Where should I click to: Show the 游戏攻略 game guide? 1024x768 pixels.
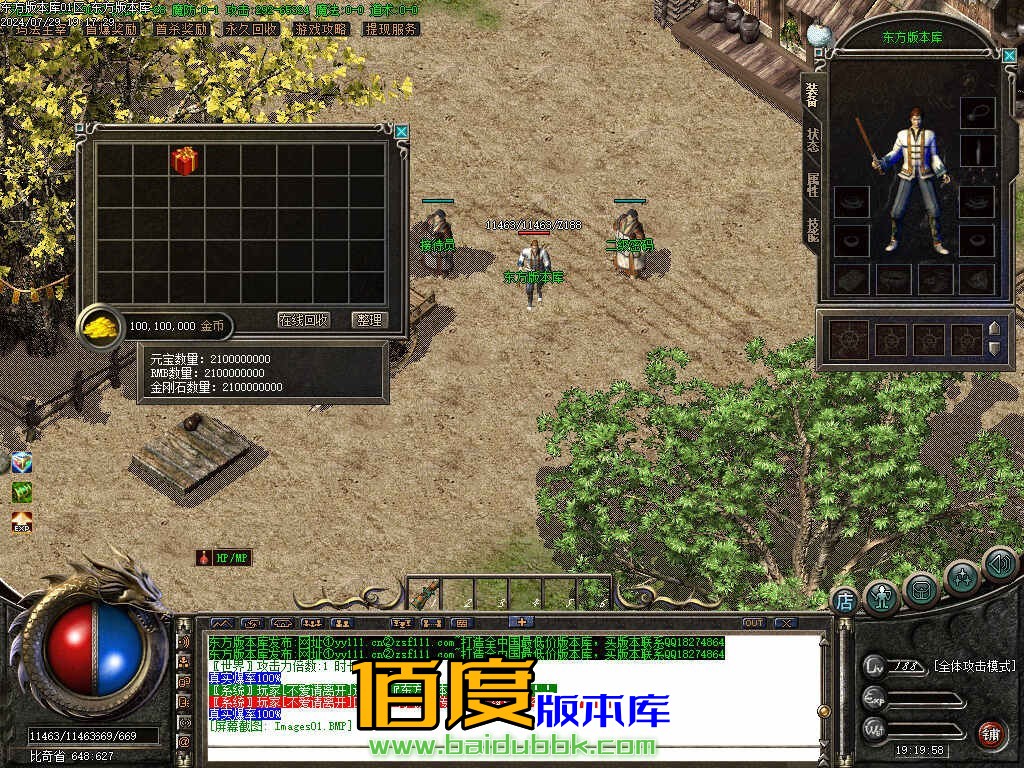point(321,30)
